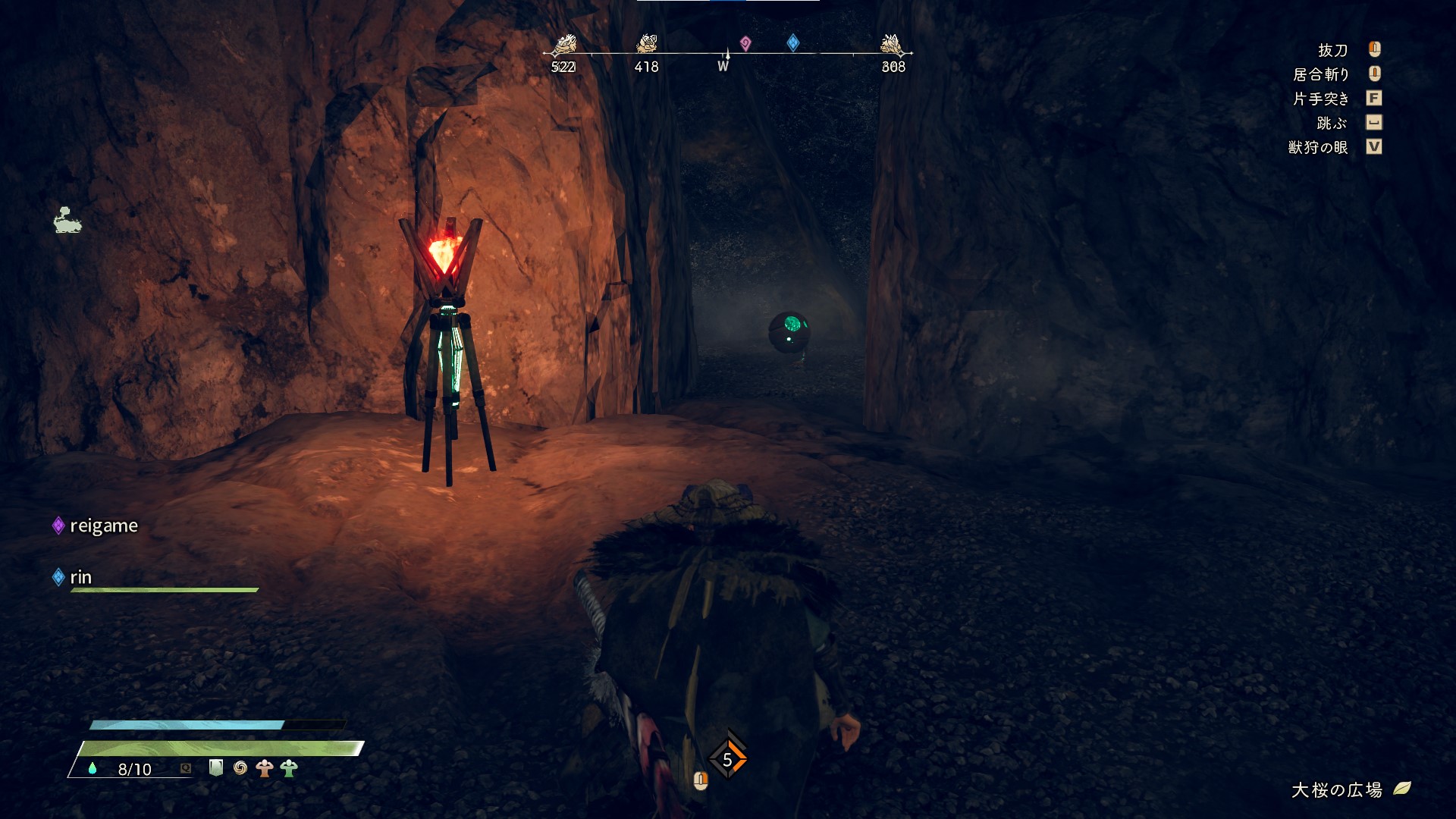The height and width of the screenshot is (819, 1456).
Task: Click the 大桜の広場 location label
Action: (x=1337, y=790)
